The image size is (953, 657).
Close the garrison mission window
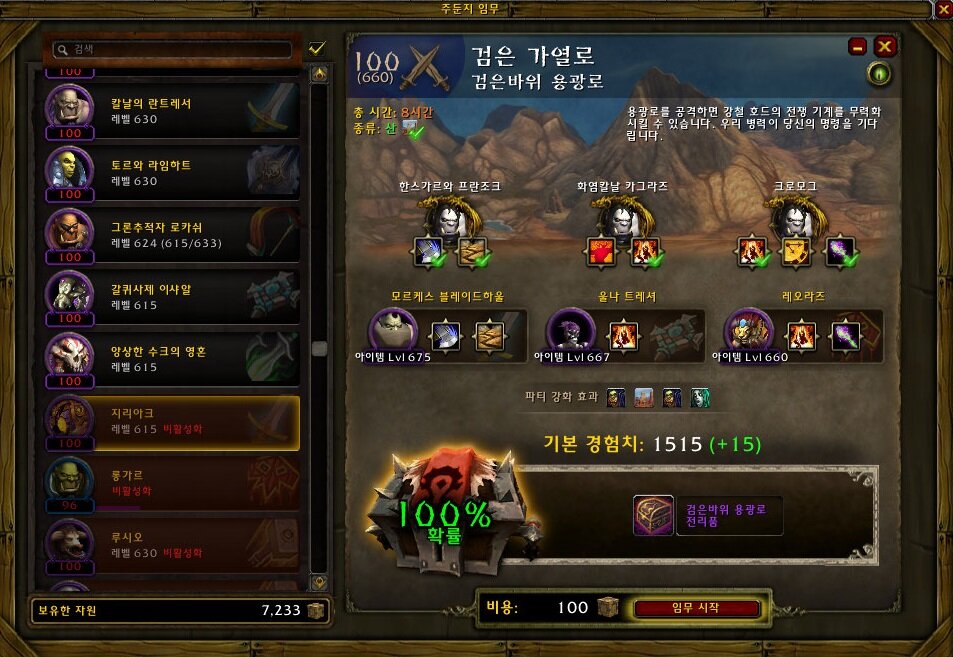point(943,10)
